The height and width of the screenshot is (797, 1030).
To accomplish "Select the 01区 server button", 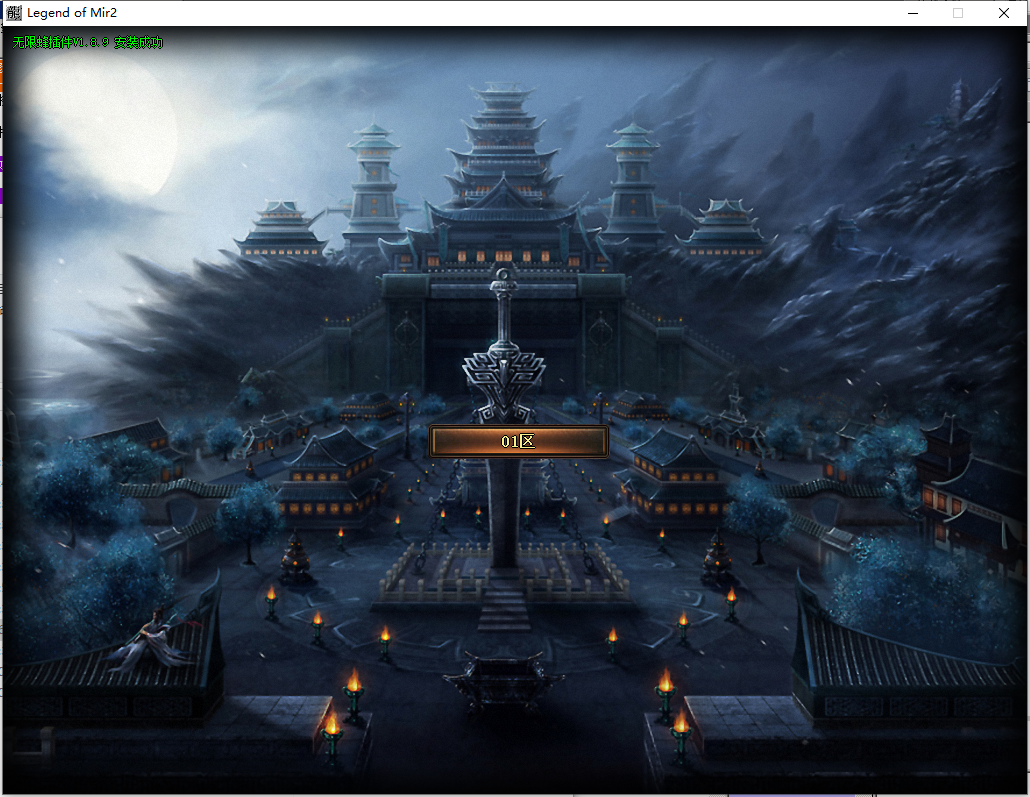I will tap(518, 441).
